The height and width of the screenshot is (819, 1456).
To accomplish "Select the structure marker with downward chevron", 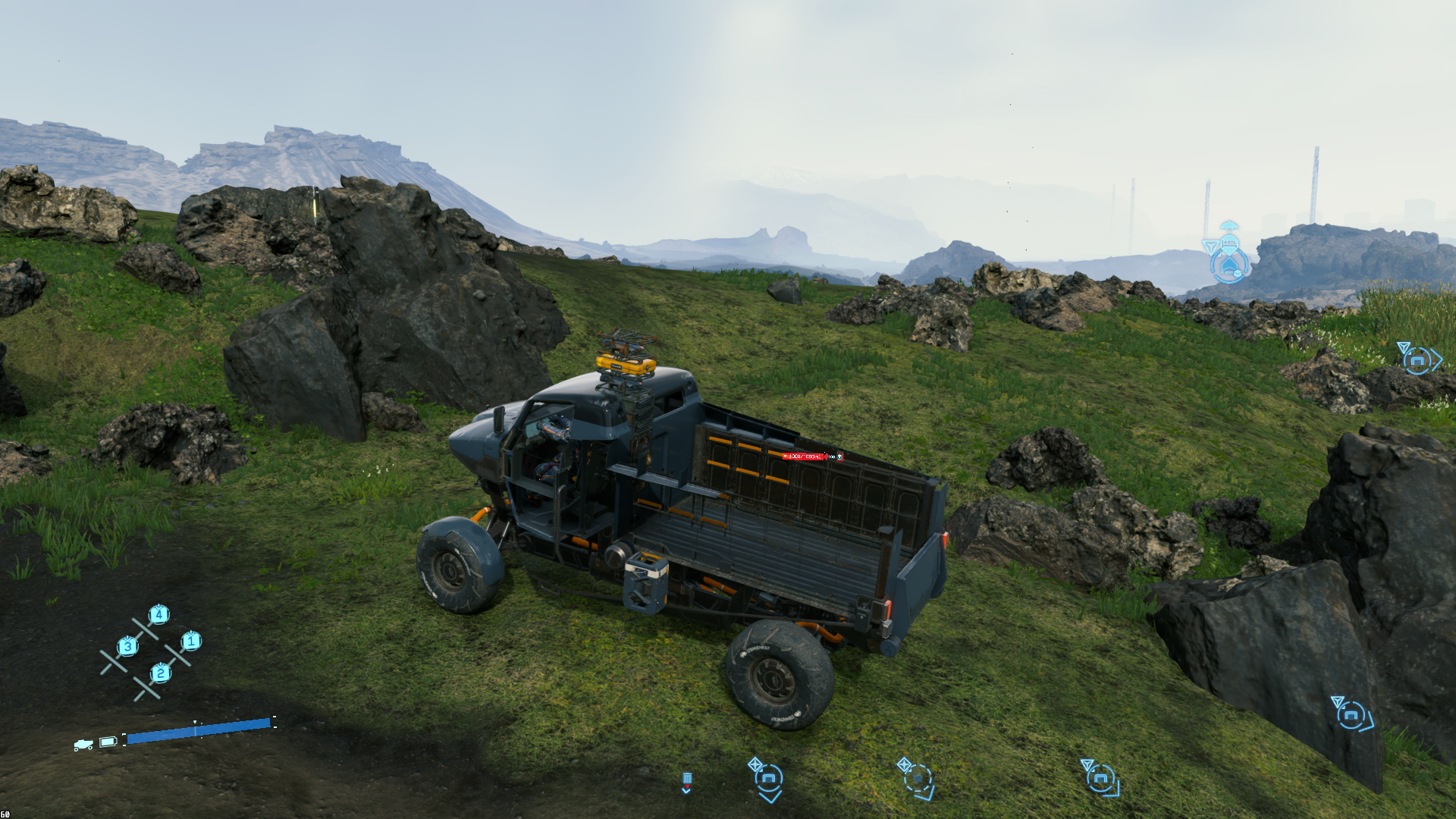I will click(x=769, y=779).
